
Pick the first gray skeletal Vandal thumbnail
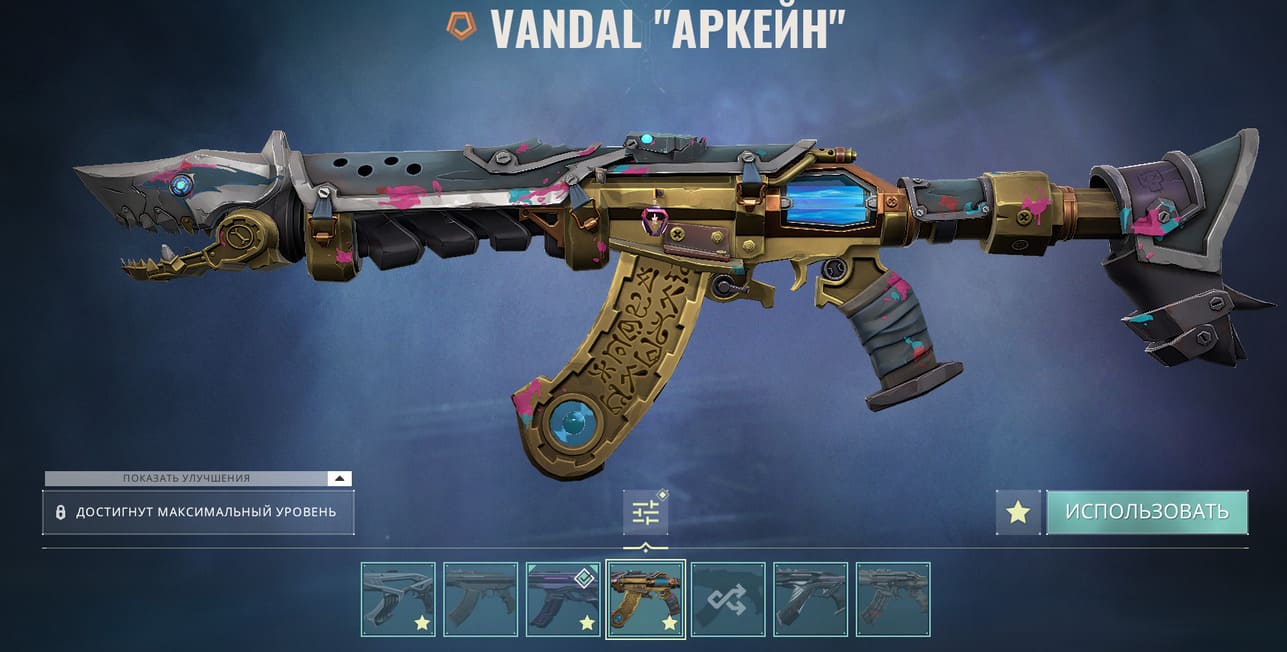[398, 599]
